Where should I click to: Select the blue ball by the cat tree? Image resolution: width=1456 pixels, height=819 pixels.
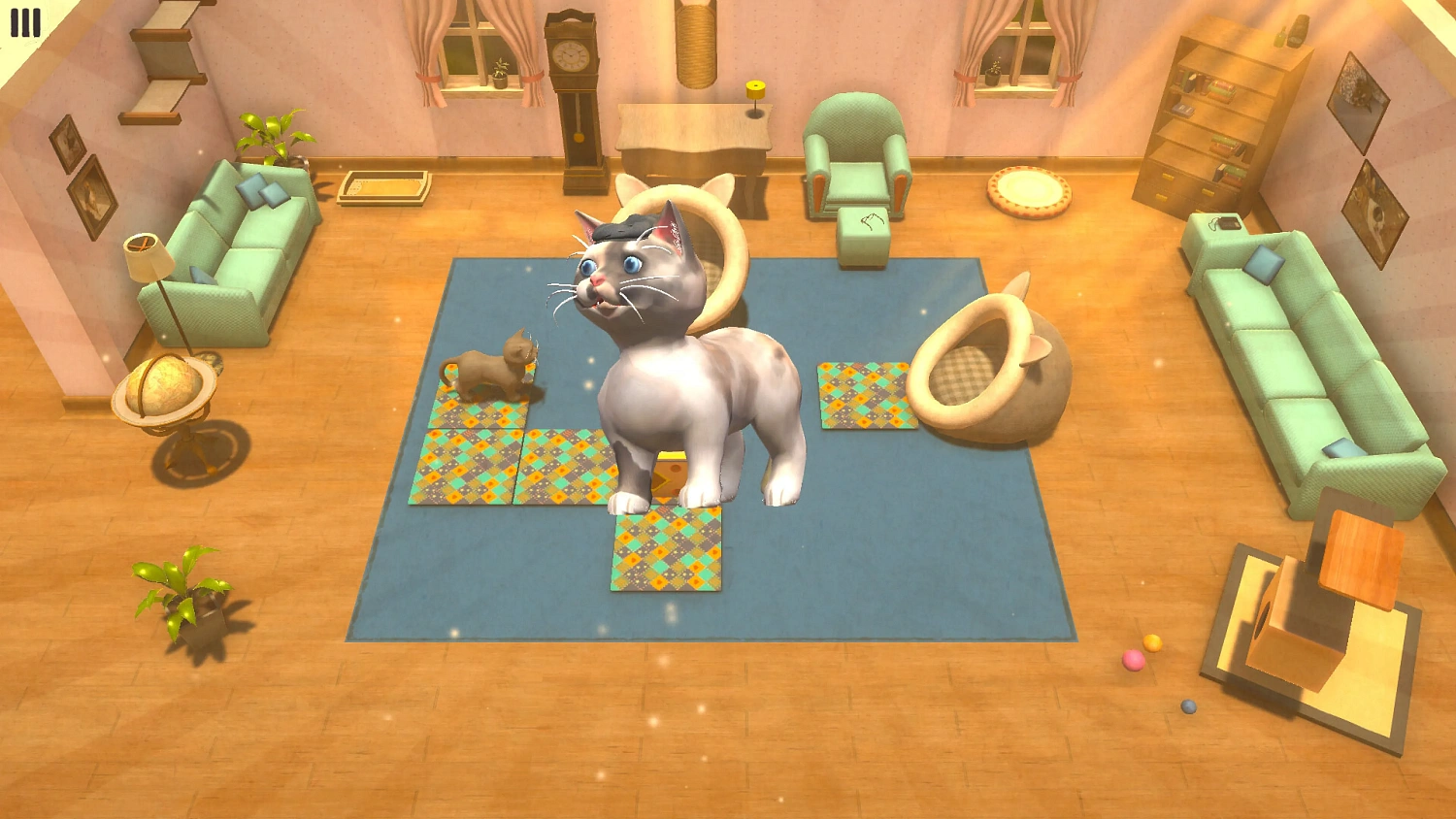pyautogui.click(x=1187, y=708)
